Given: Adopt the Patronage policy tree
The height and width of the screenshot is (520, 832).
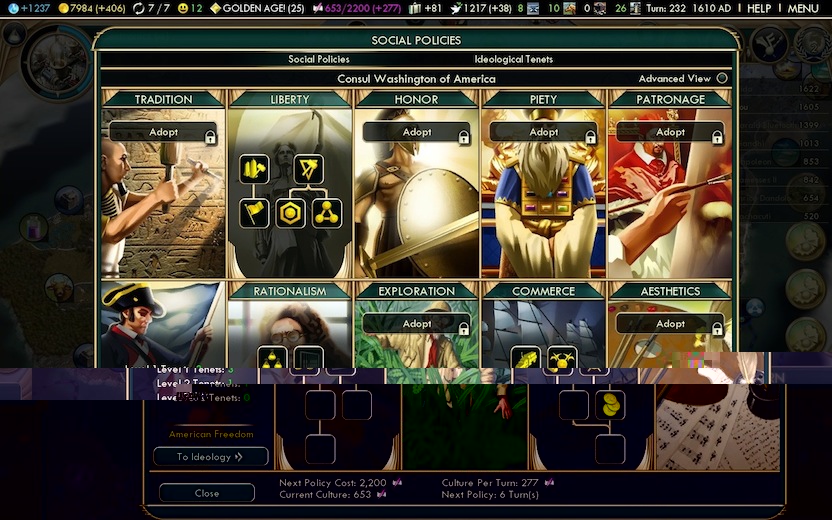Looking at the screenshot, I should (x=671, y=132).
